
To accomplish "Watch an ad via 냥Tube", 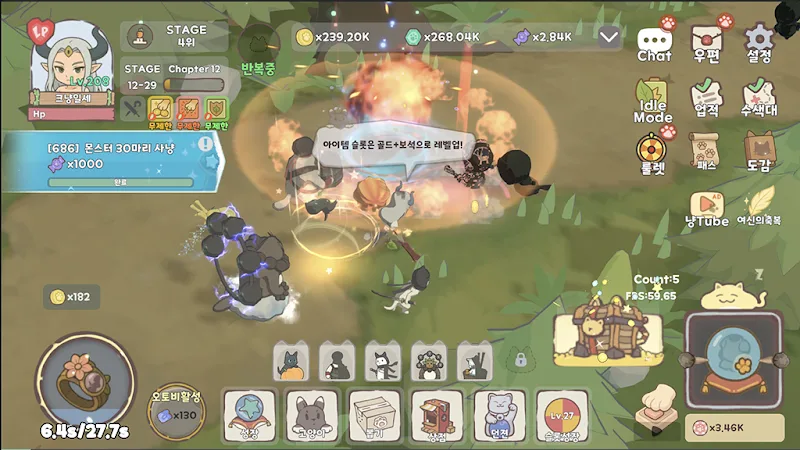I will coord(707,207).
